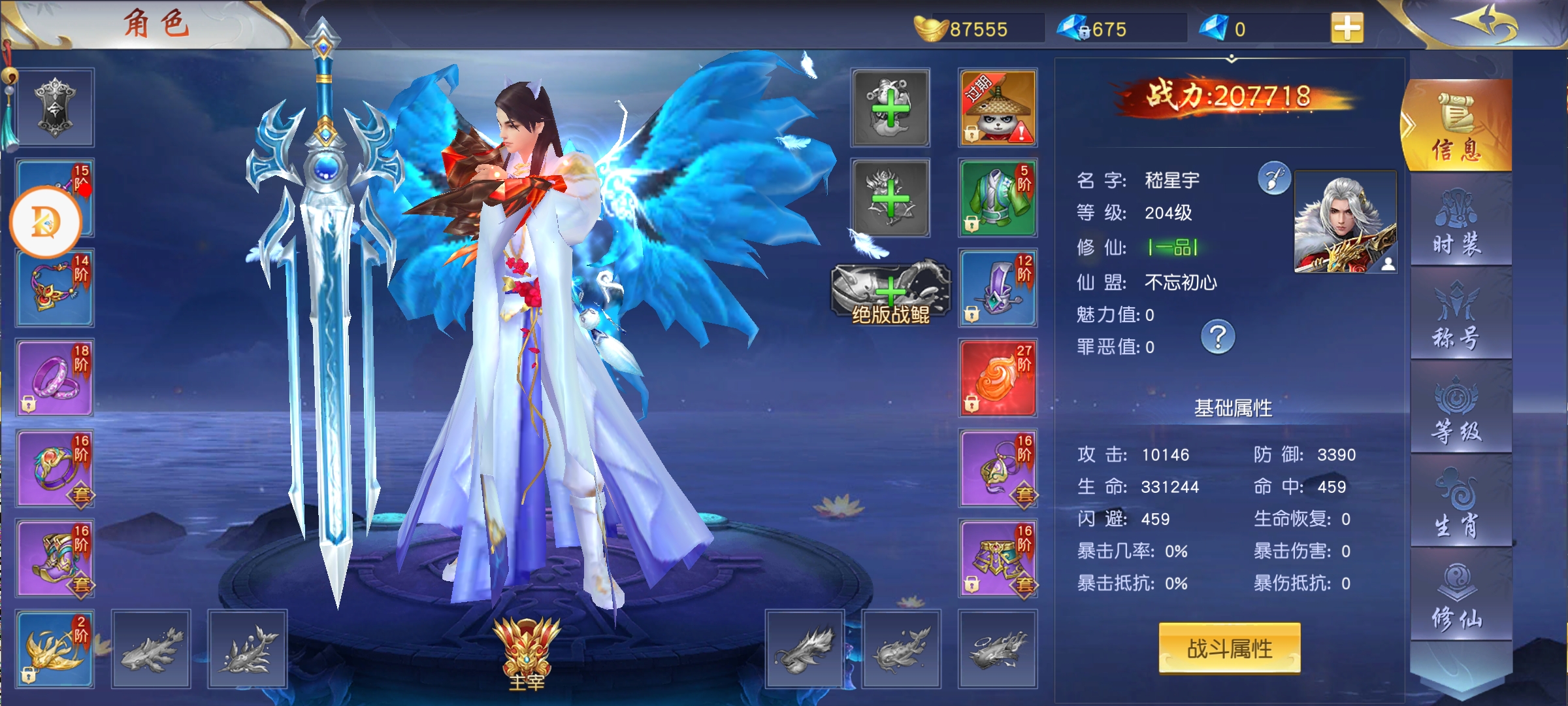1568x706 pixels.
Task: Inspect the green robe armor slot
Action: [x=997, y=198]
